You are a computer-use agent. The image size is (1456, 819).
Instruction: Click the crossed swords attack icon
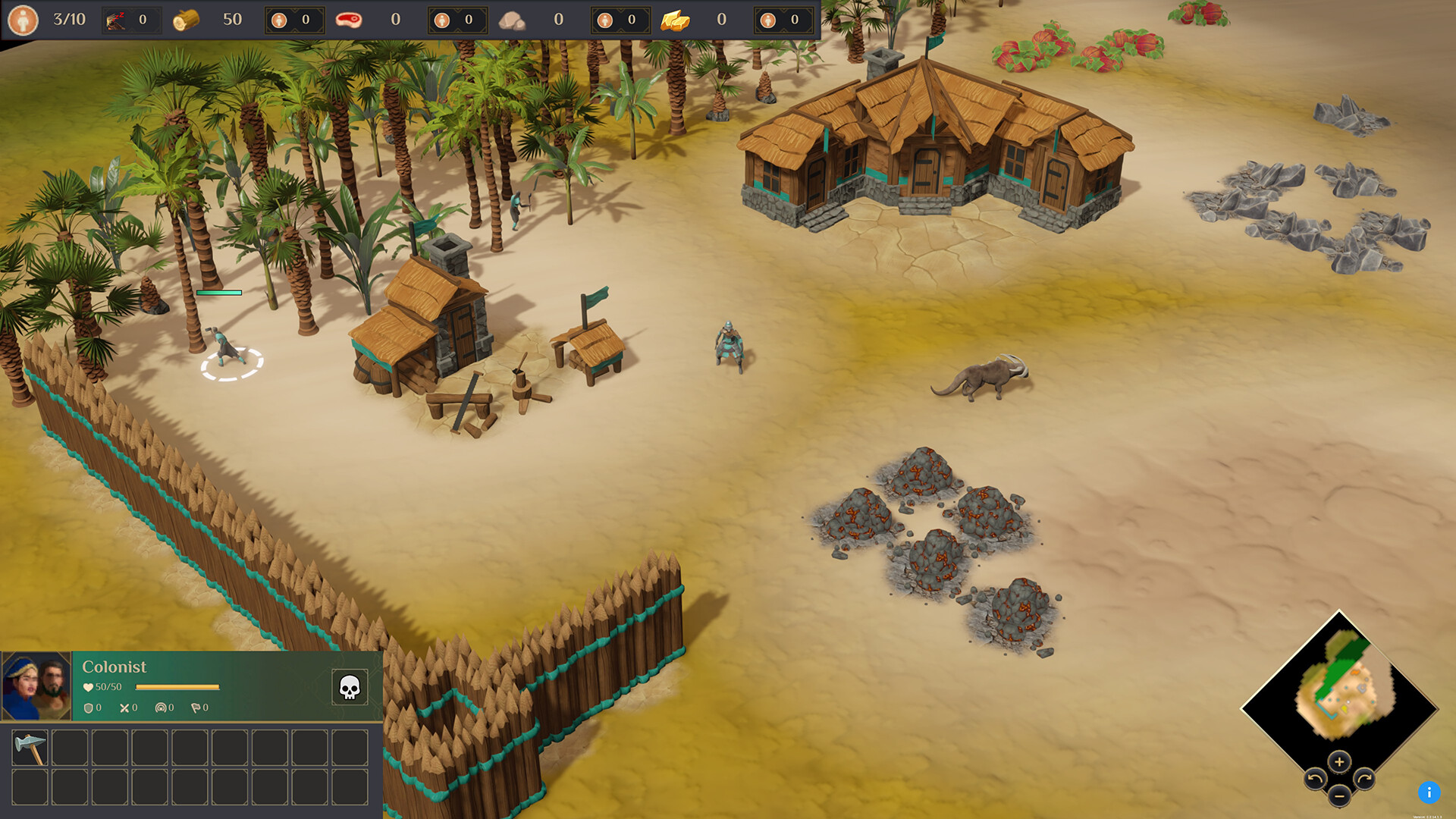tap(124, 708)
